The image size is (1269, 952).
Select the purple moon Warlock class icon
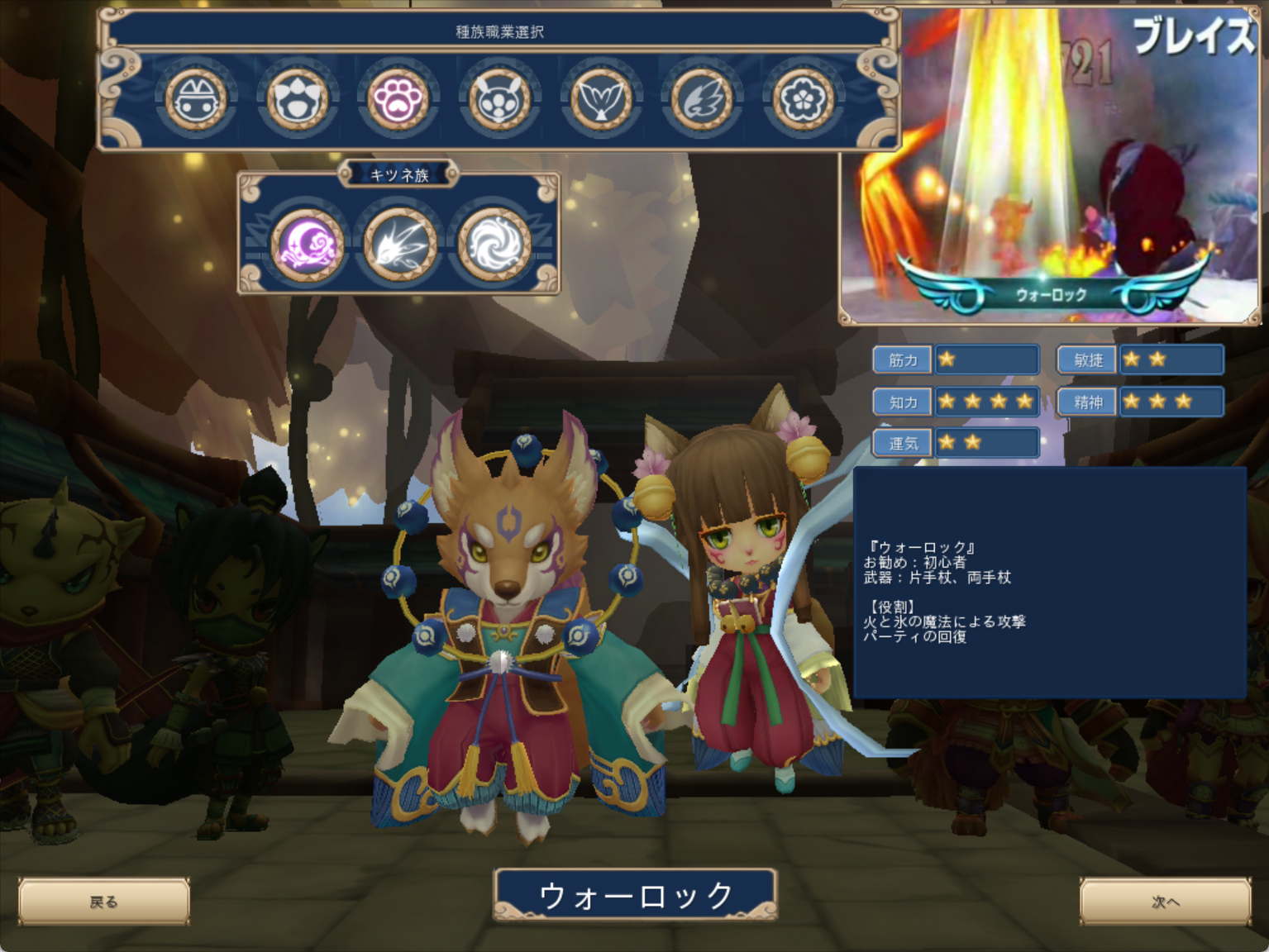pyautogui.click(x=308, y=244)
